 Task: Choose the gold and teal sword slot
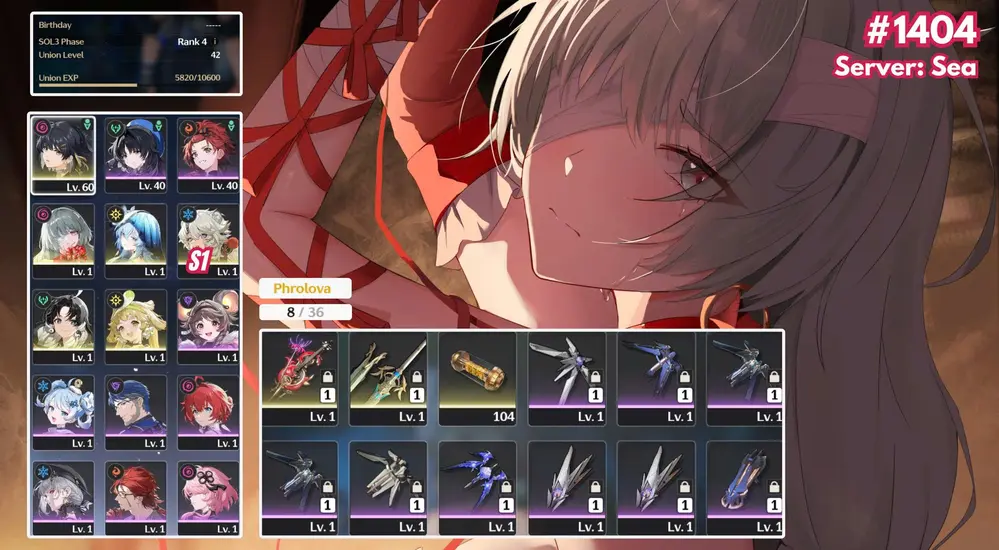tap(389, 377)
